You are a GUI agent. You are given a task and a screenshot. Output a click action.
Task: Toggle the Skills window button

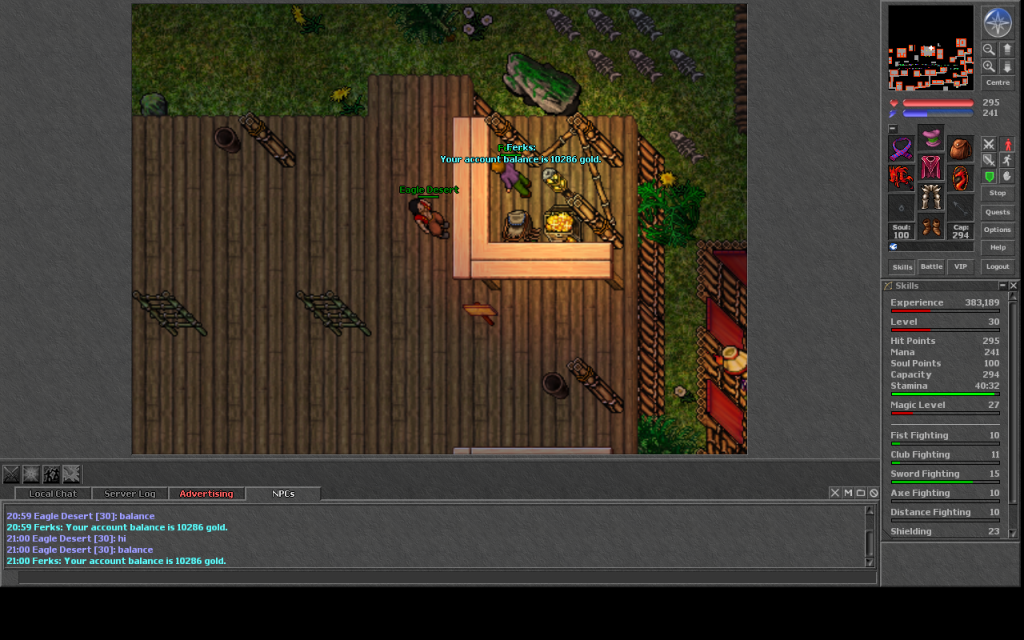(x=902, y=267)
